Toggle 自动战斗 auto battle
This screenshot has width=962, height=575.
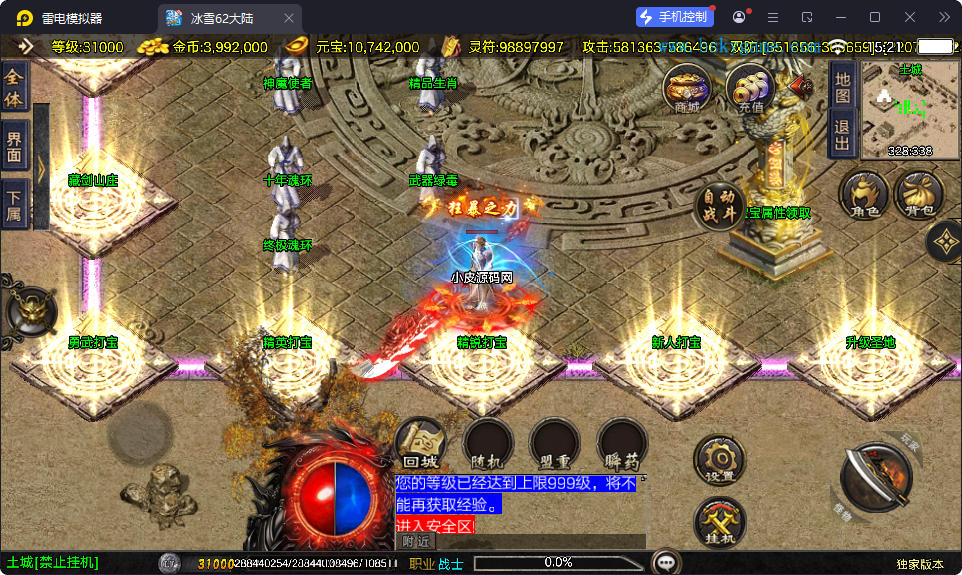(x=719, y=206)
